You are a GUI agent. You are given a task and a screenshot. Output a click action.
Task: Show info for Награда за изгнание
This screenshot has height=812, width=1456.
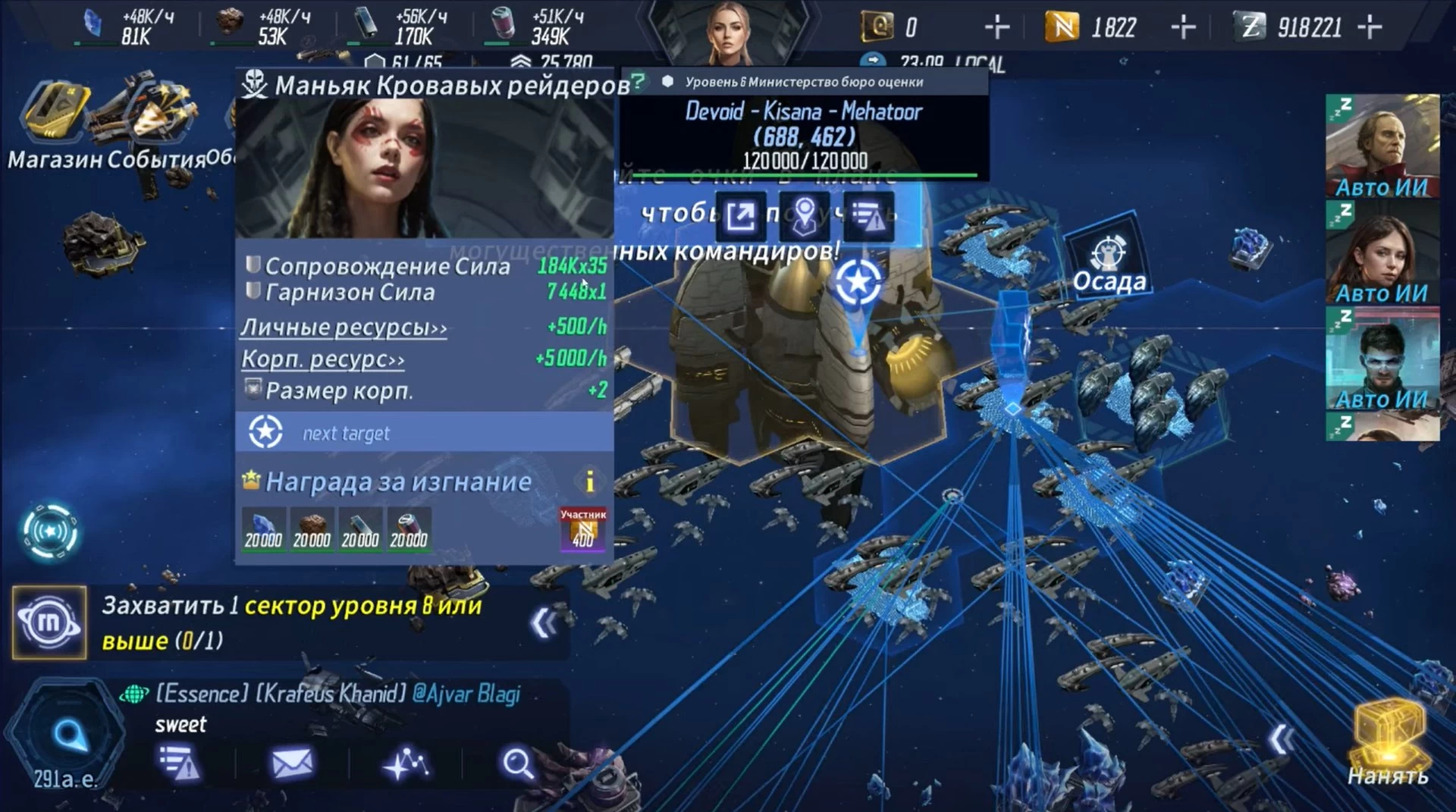[x=589, y=481]
